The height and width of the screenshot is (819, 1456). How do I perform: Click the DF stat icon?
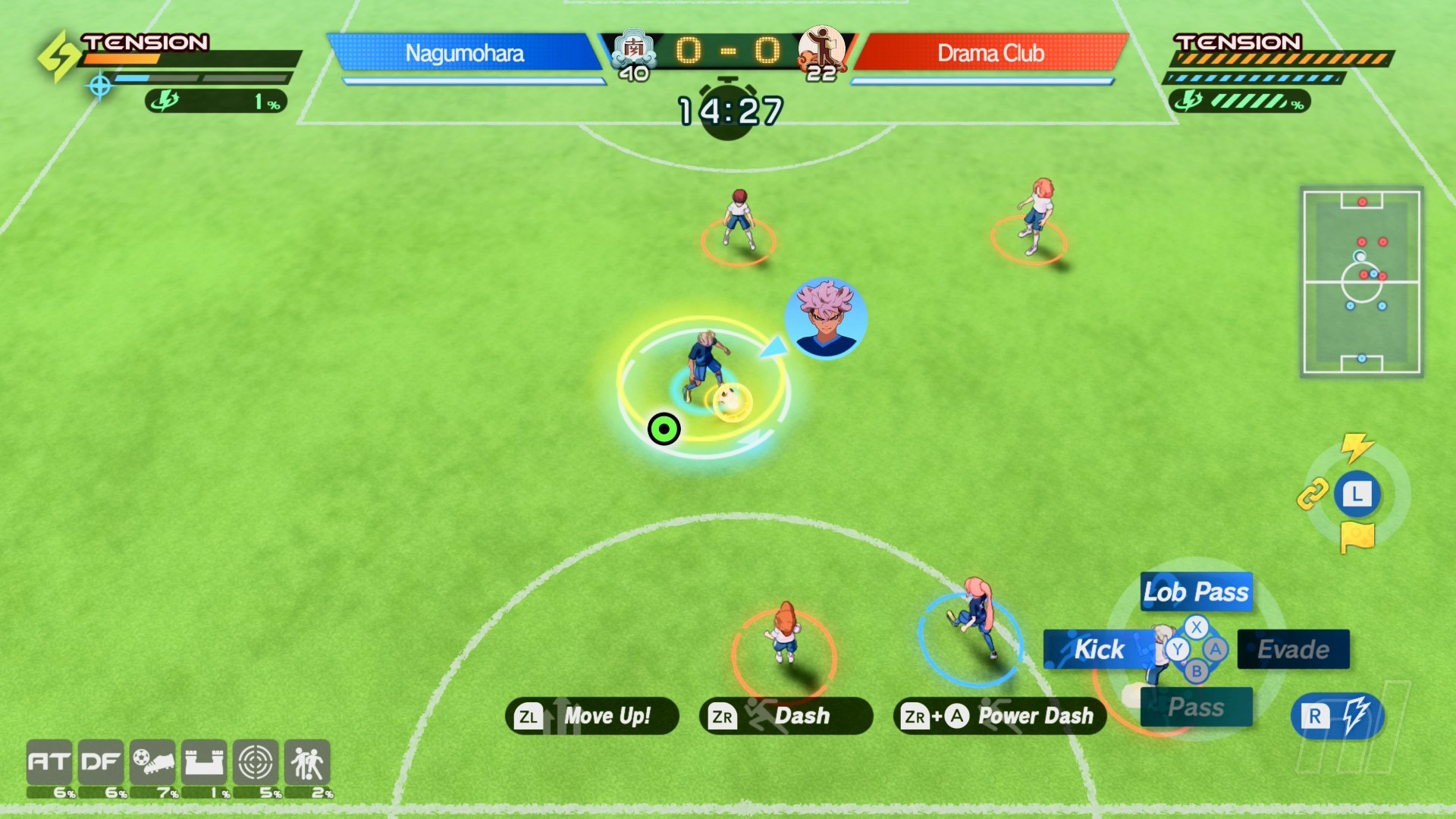click(x=101, y=762)
